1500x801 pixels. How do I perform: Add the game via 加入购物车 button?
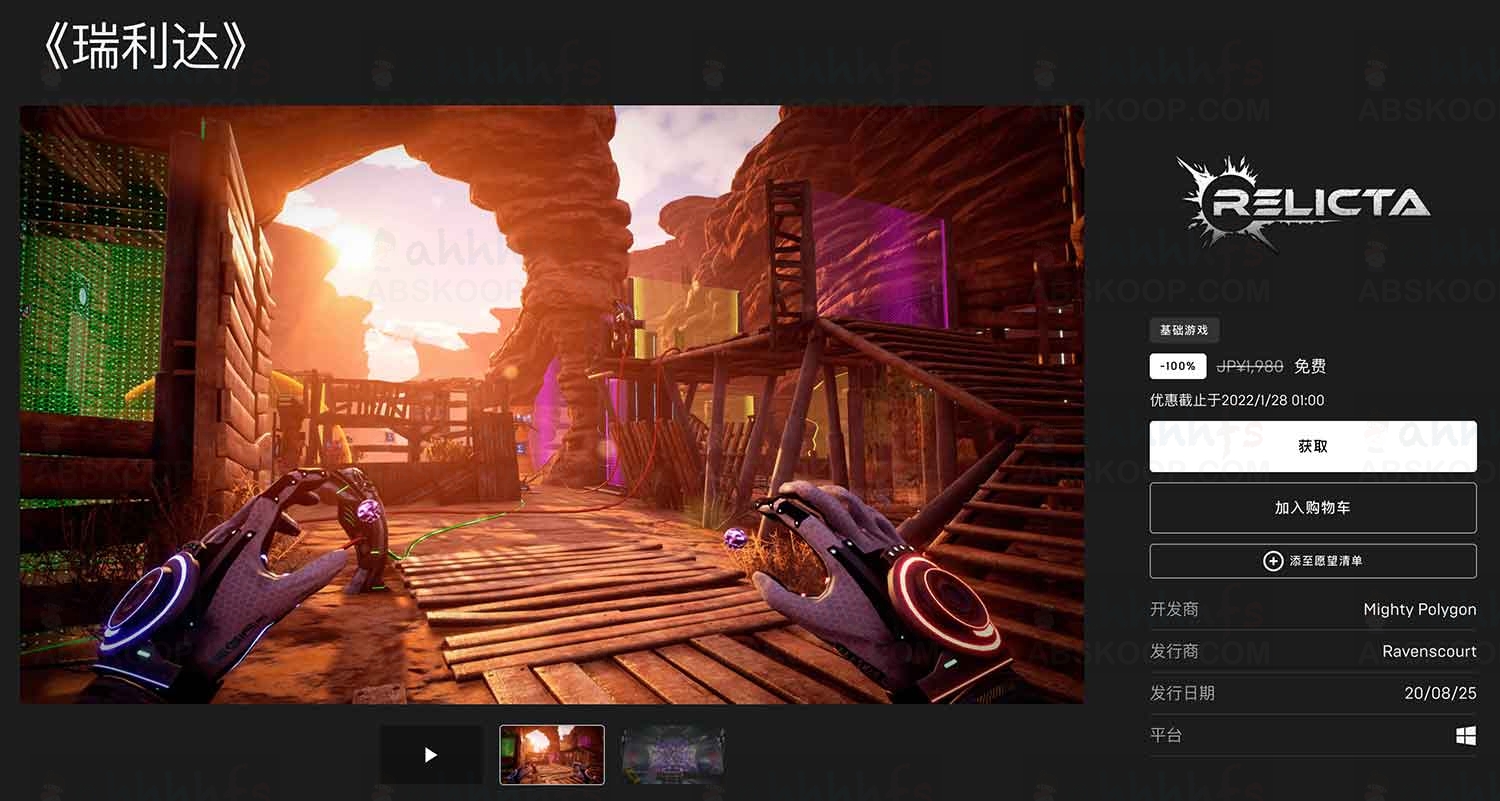point(1312,508)
